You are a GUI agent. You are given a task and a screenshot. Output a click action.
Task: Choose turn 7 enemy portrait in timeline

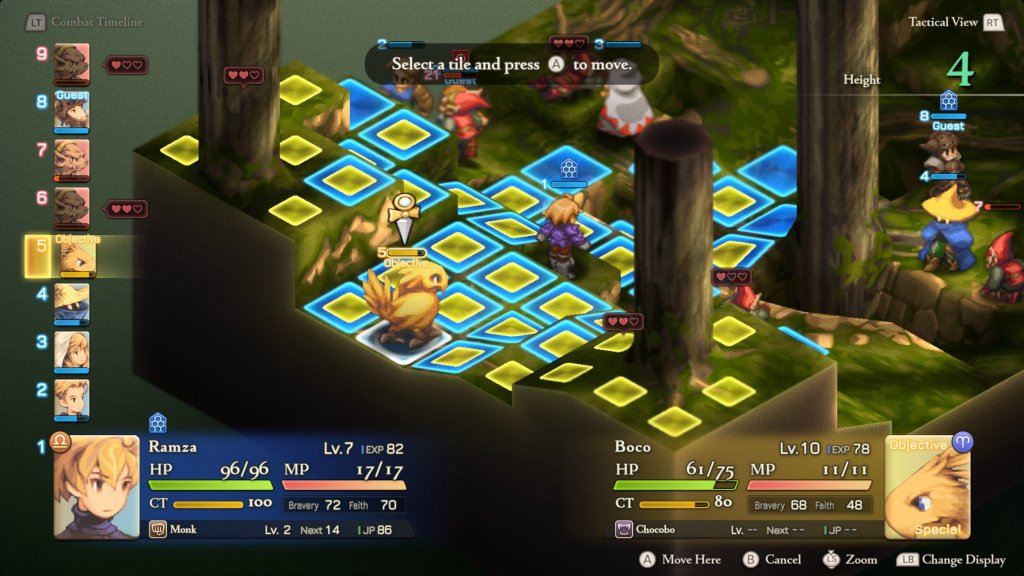pos(71,159)
